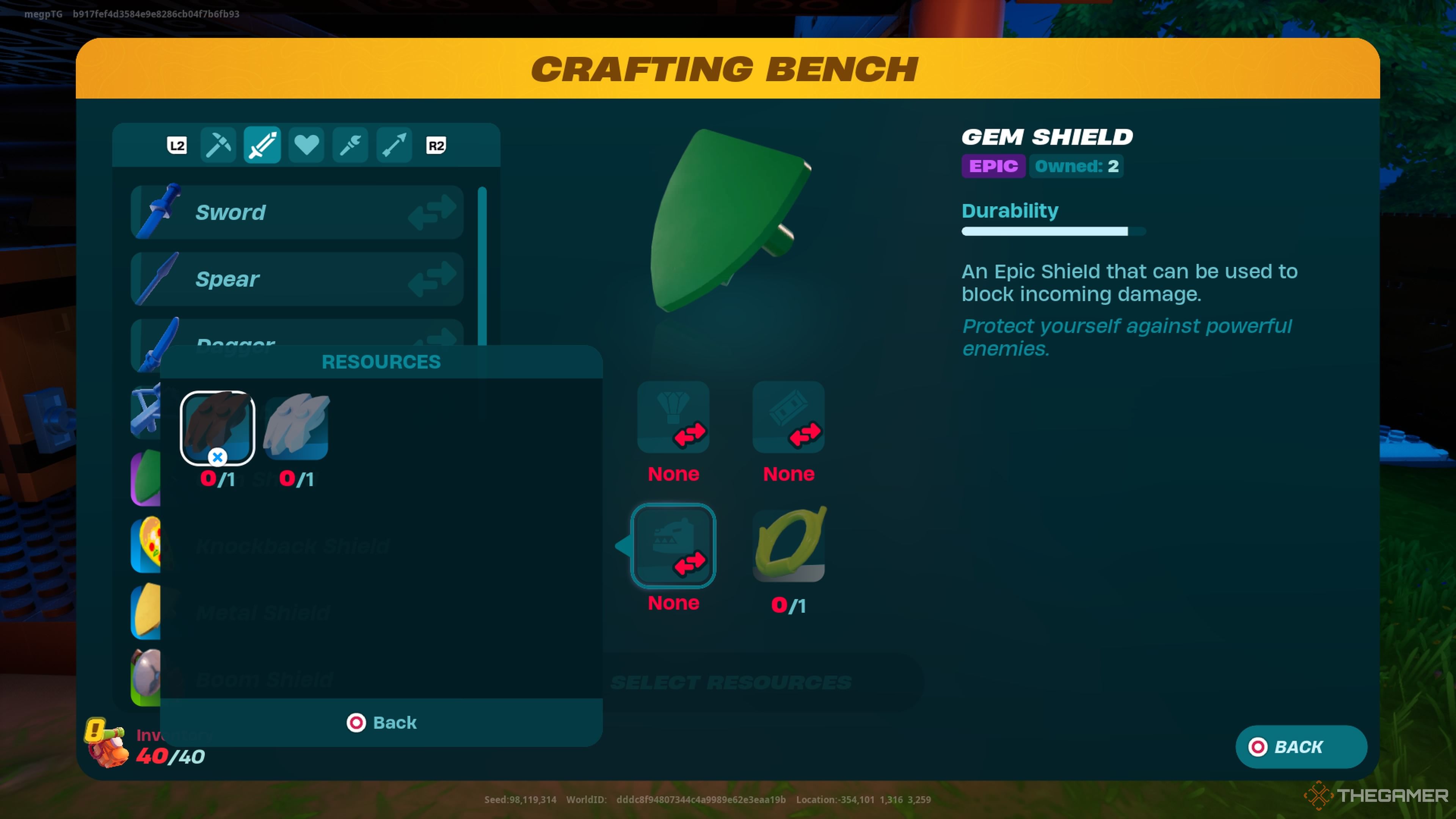
Task: Click the flexible vine ring resource slot
Action: [789, 544]
